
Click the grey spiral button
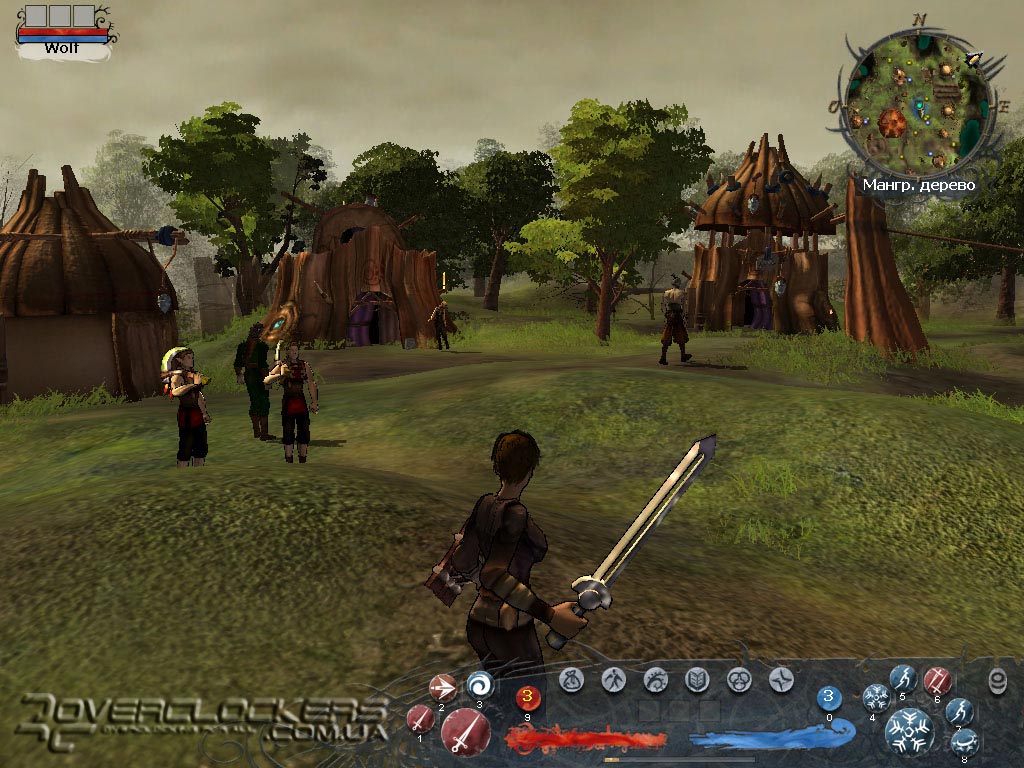(x=997, y=681)
